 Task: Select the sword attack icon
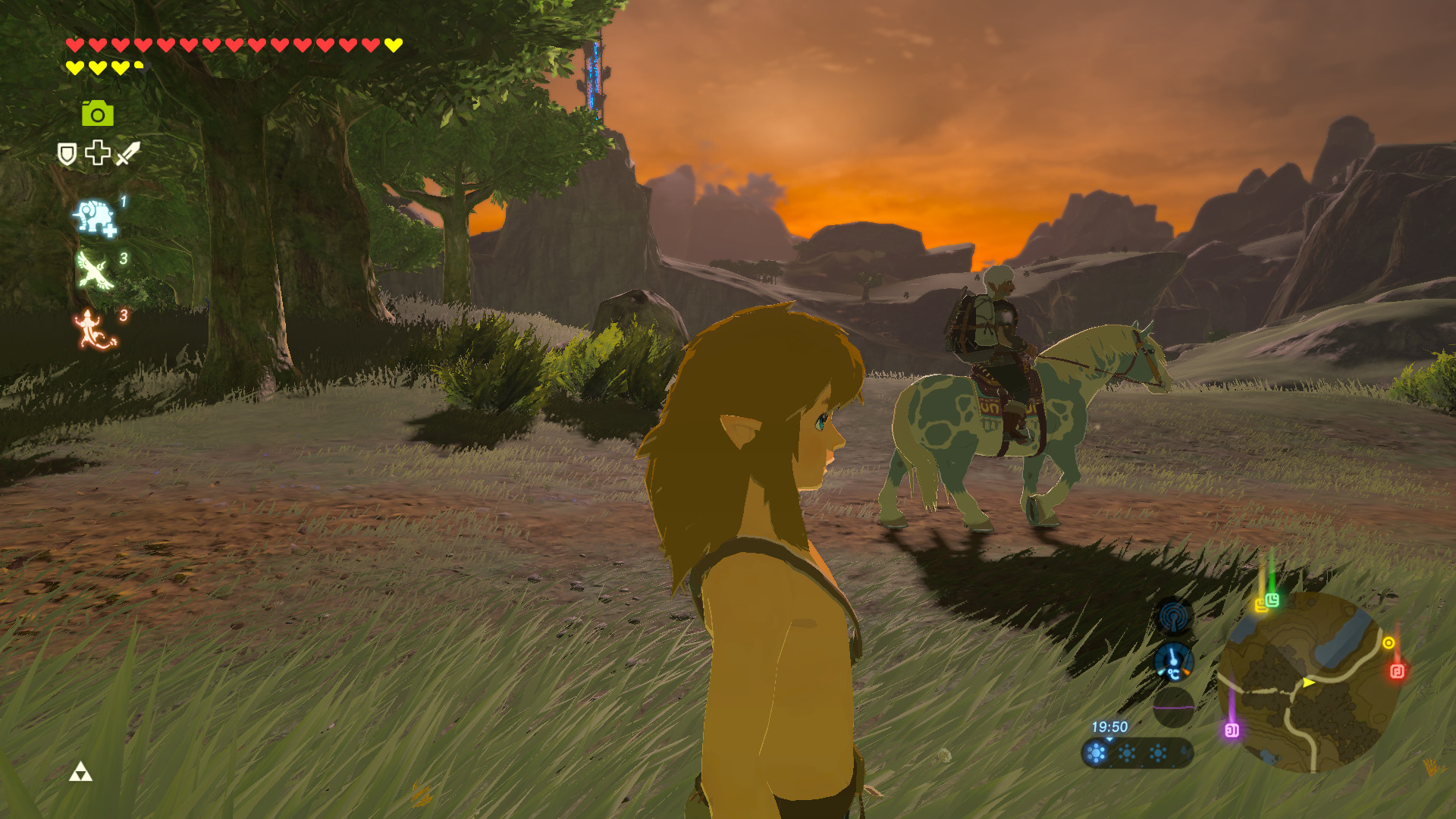[127, 152]
